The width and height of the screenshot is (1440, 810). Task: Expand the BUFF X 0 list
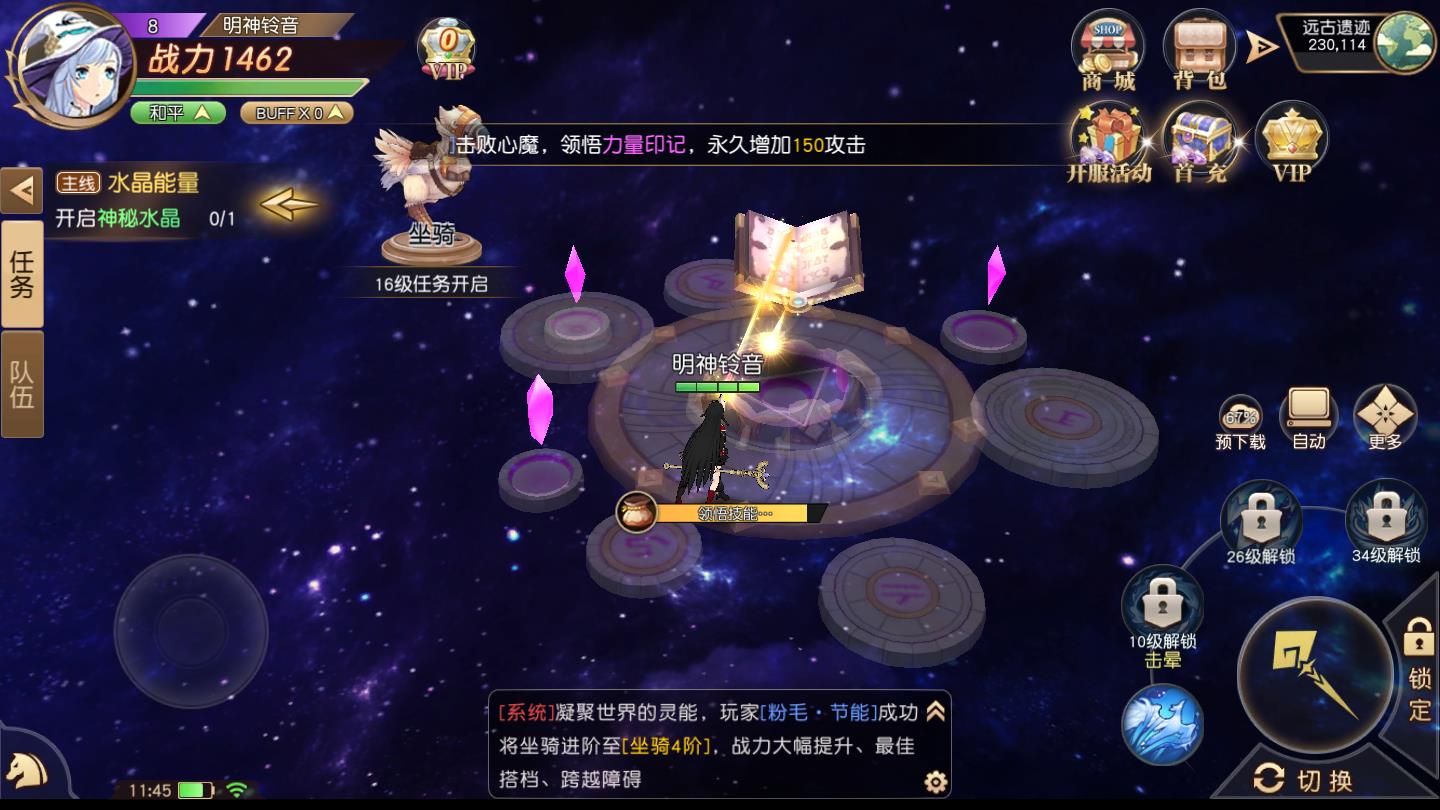click(x=297, y=113)
